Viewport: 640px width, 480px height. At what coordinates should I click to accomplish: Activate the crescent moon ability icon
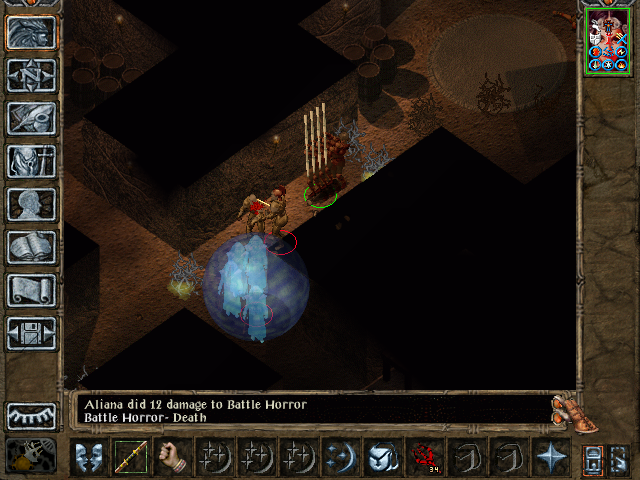[341, 456]
